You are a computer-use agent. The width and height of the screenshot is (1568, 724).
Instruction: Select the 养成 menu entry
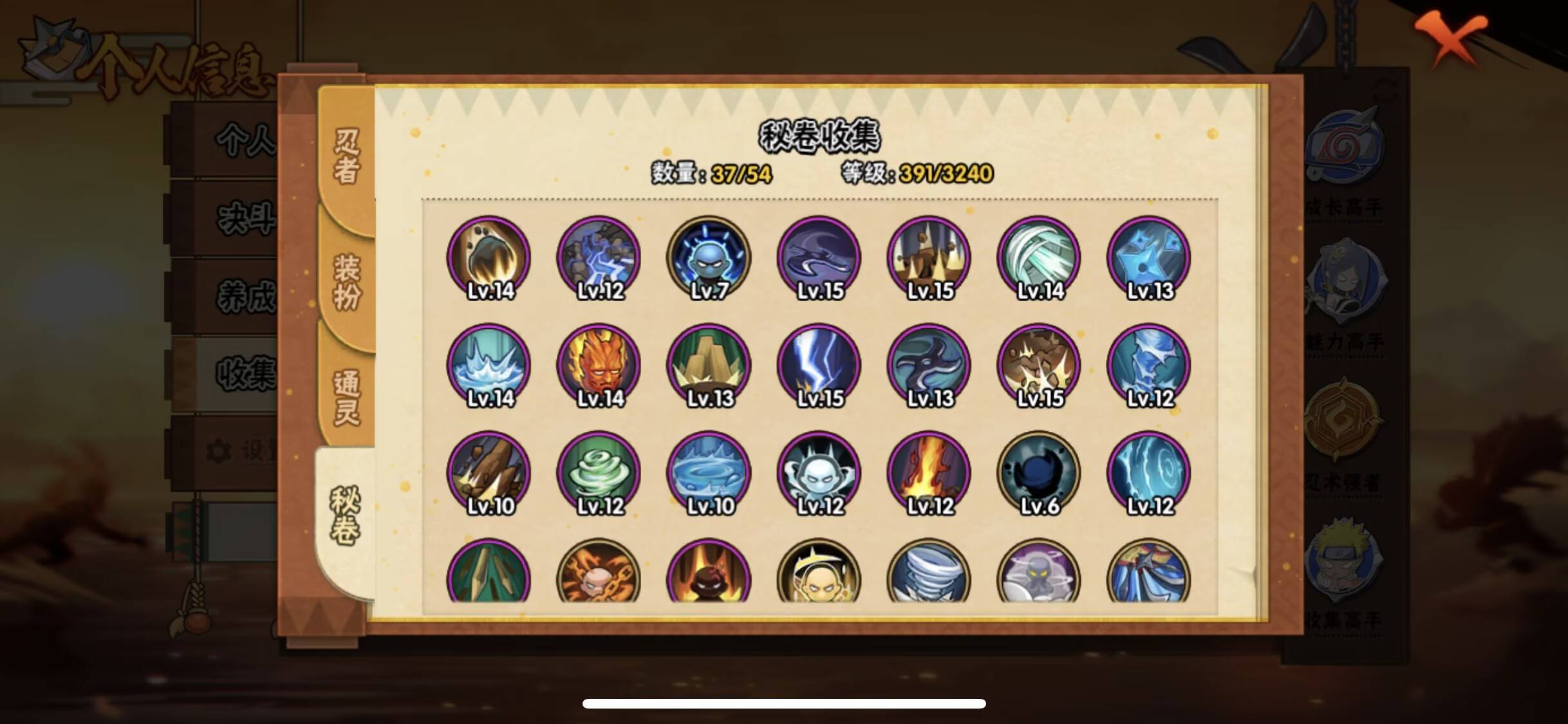[x=245, y=297]
